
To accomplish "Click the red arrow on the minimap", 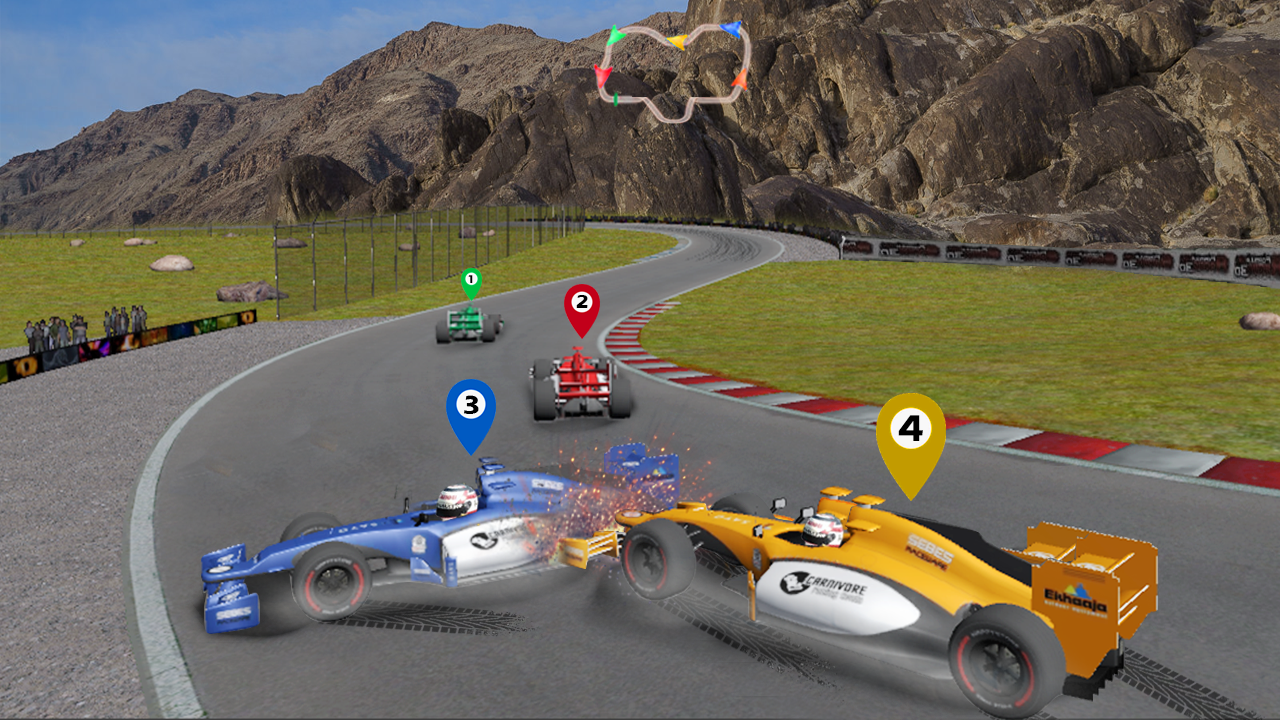I will pyautogui.click(x=602, y=75).
